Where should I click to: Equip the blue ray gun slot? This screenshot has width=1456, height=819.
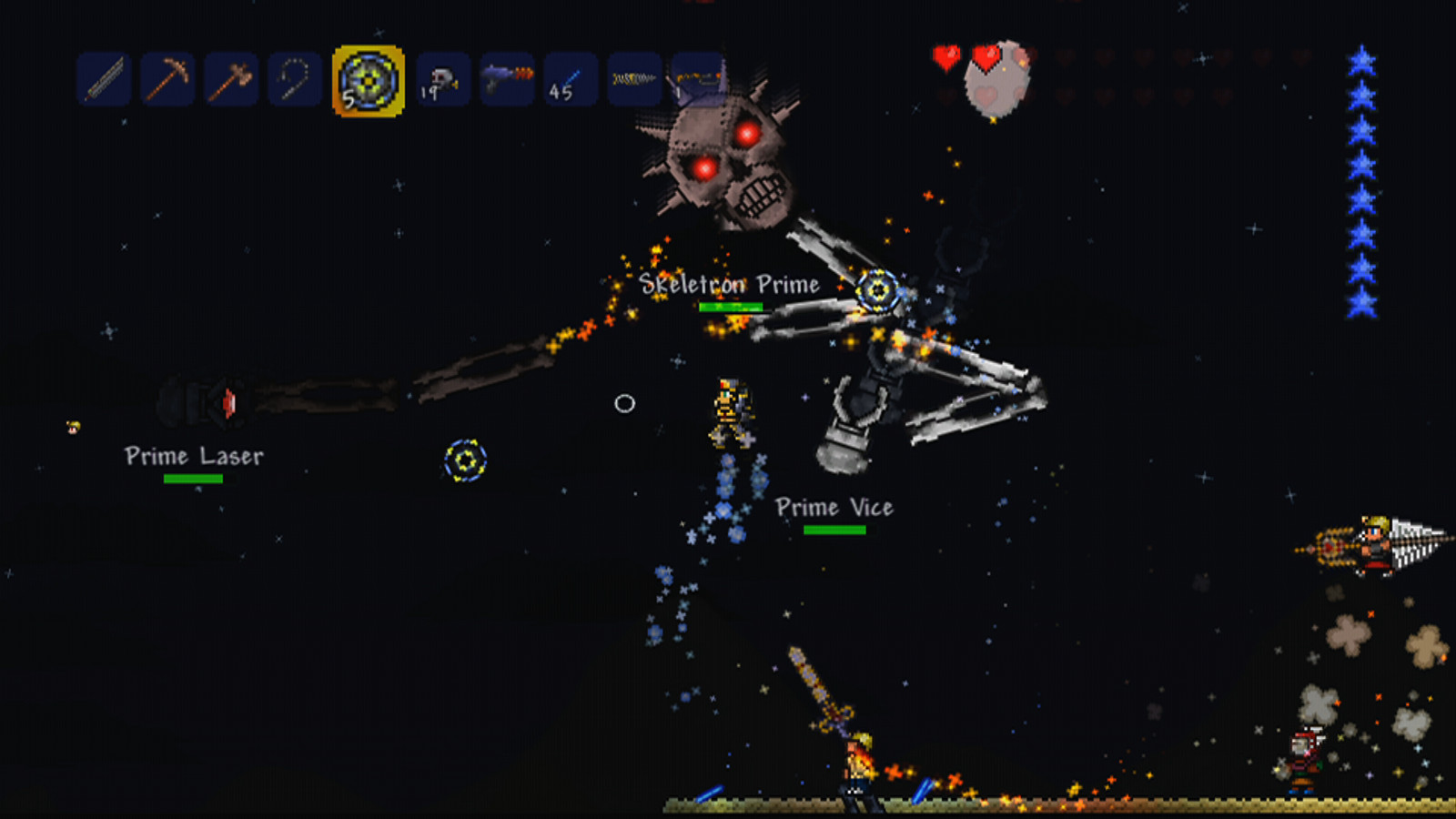pyautogui.click(x=507, y=80)
